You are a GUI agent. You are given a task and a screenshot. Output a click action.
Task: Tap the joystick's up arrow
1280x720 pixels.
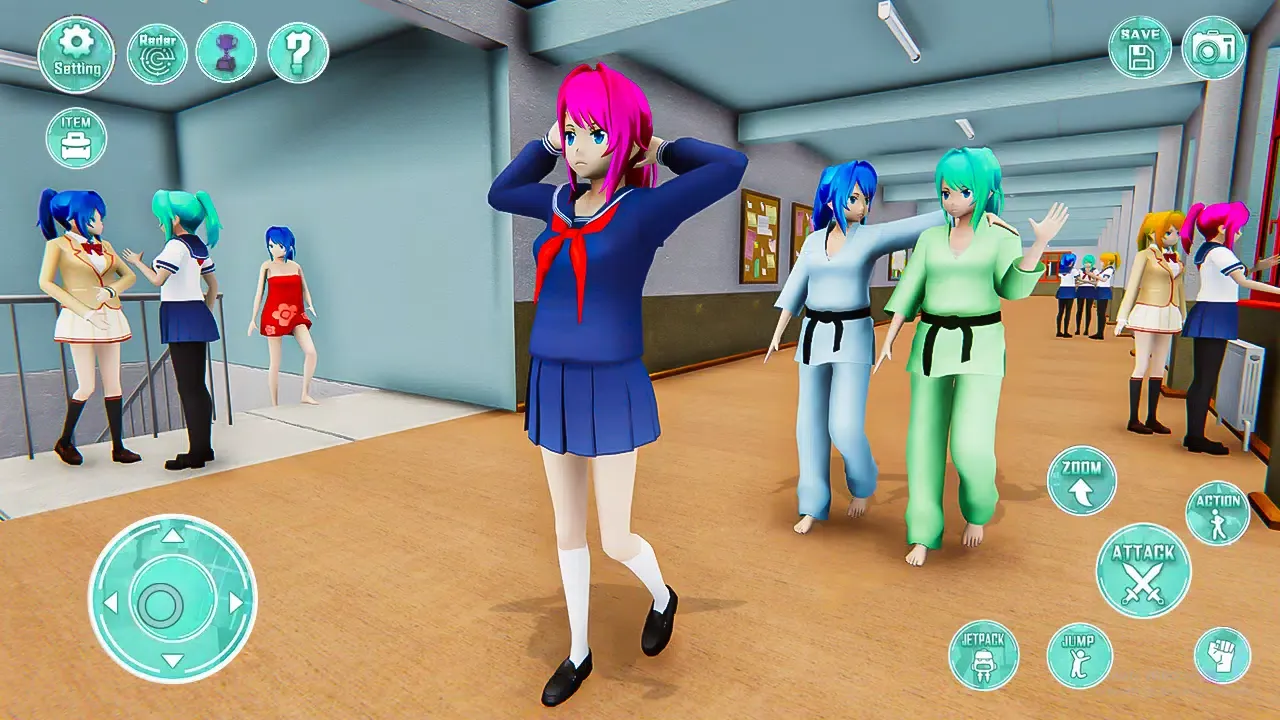click(173, 537)
